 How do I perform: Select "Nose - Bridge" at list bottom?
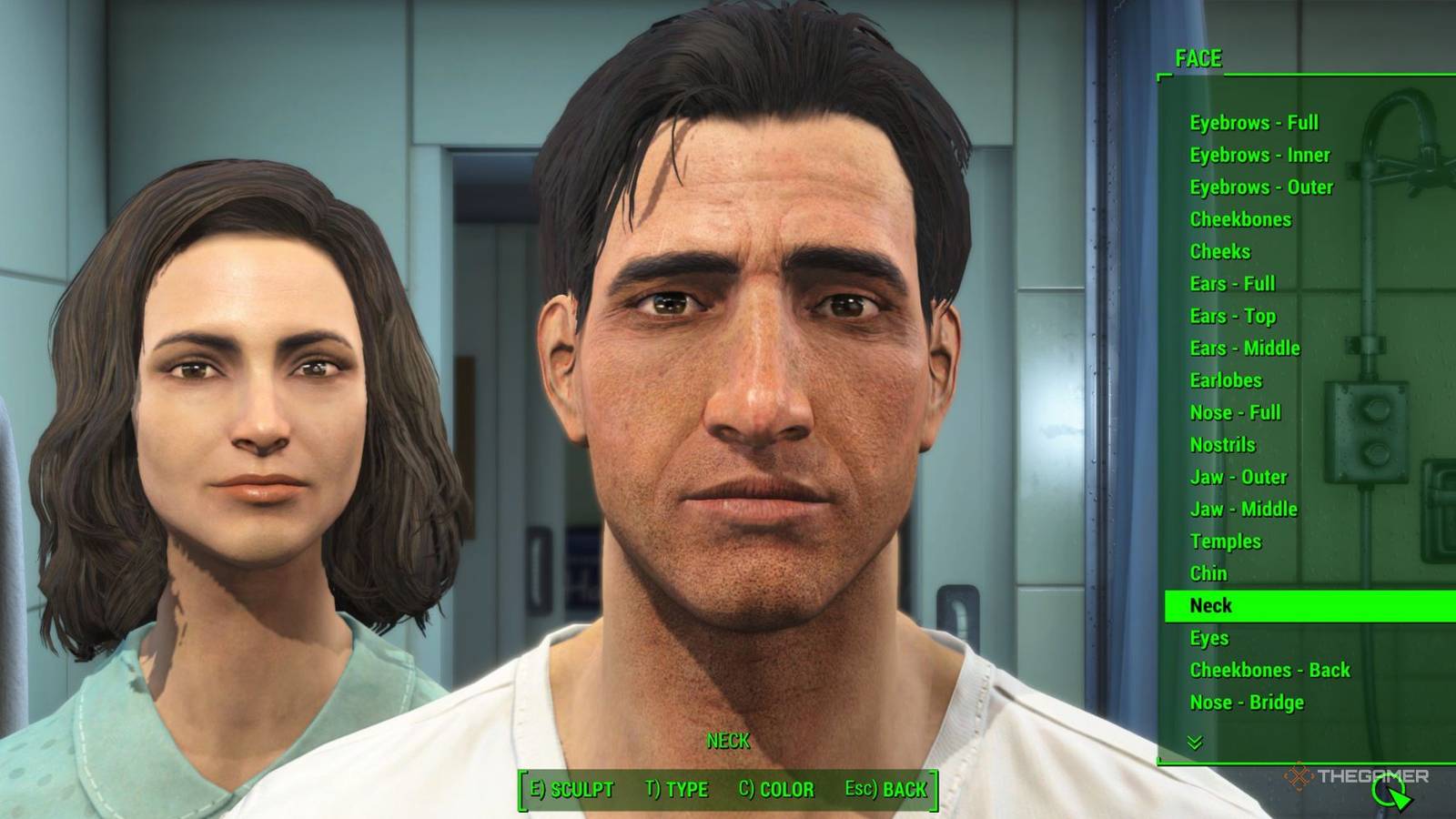(x=1249, y=703)
